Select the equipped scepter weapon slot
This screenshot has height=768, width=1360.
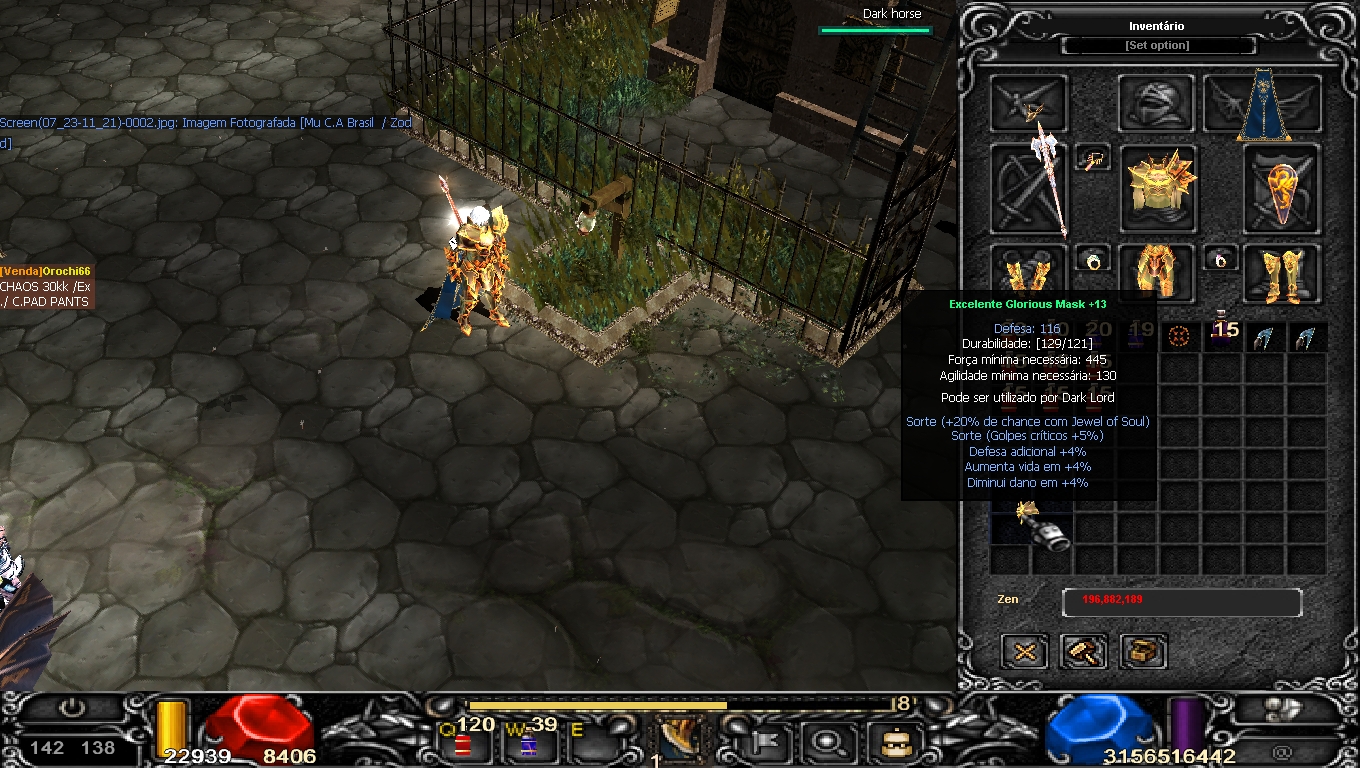[1029, 189]
